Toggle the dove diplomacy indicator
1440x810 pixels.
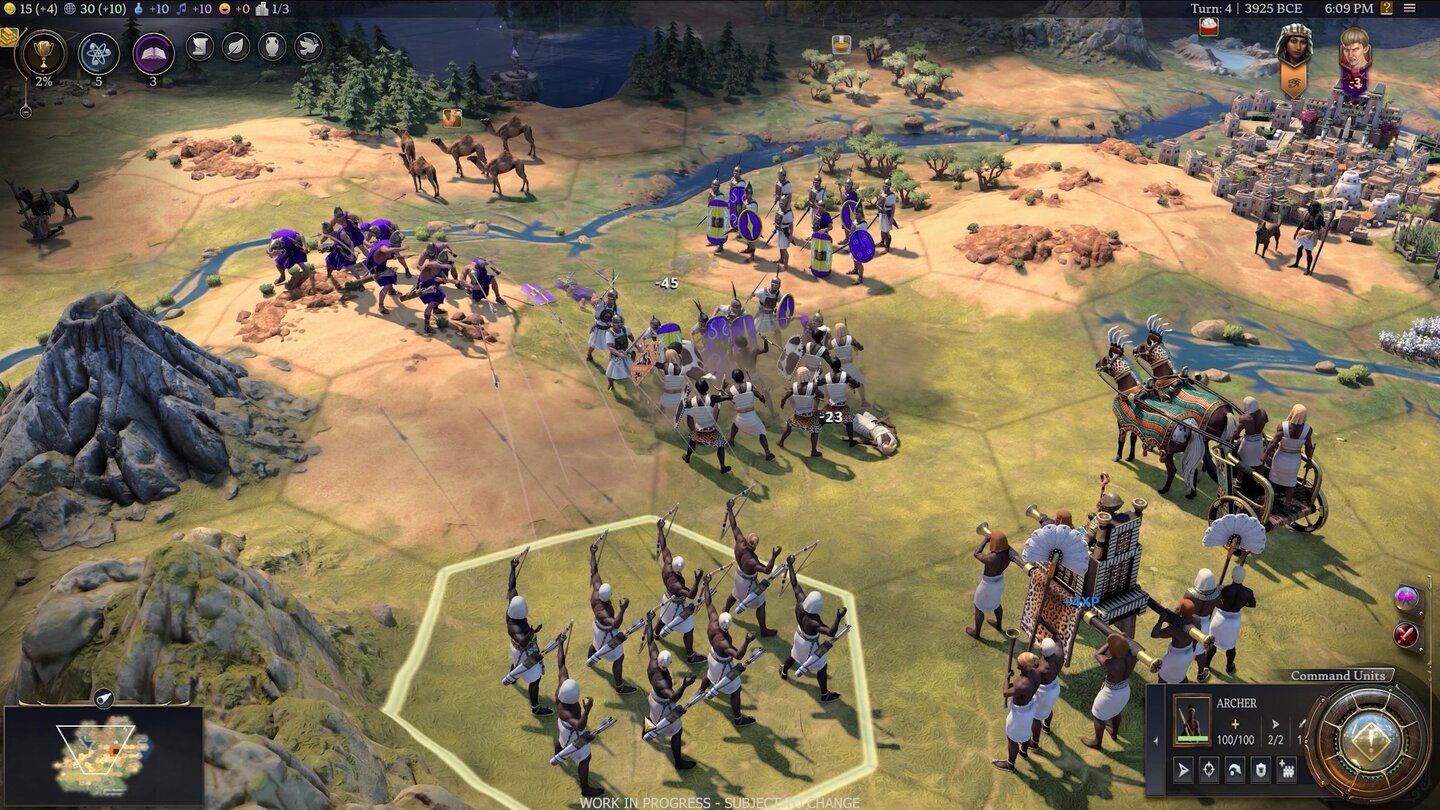(x=308, y=47)
